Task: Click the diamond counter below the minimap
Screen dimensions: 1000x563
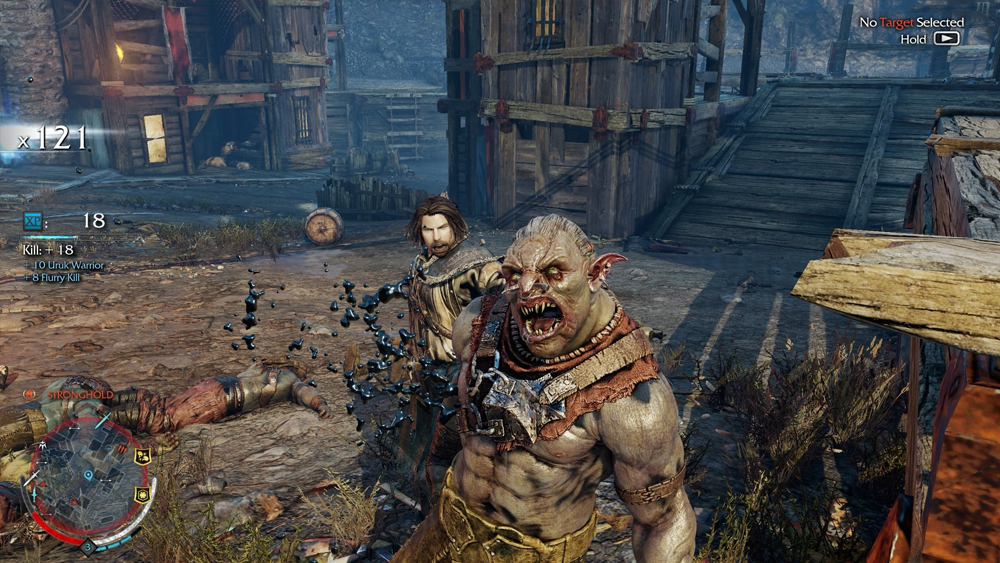Action: click(x=88, y=545)
